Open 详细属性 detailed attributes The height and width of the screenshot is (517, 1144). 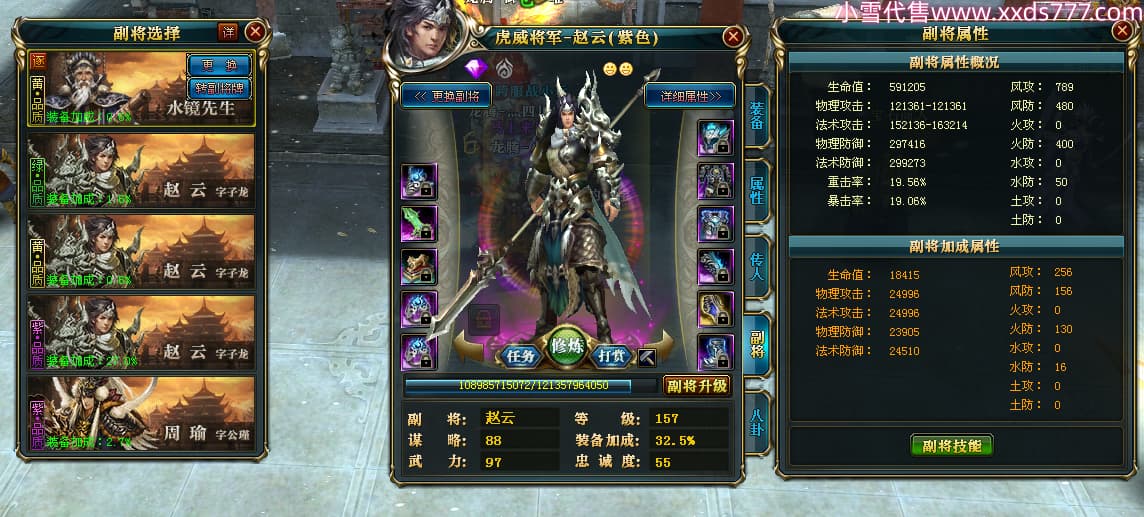tap(690, 97)
